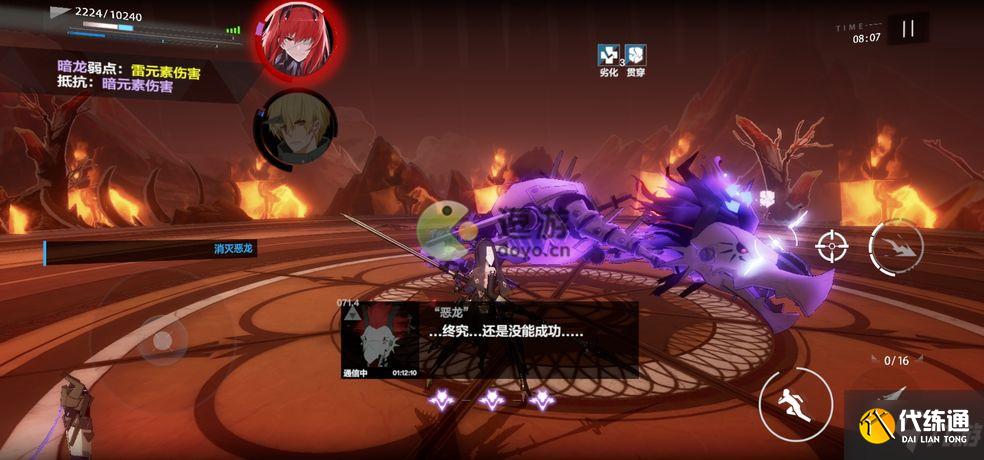Toggle the crosshair lock-on target button
The height and width of the screenshot is (460, 984).
(831, 246)
